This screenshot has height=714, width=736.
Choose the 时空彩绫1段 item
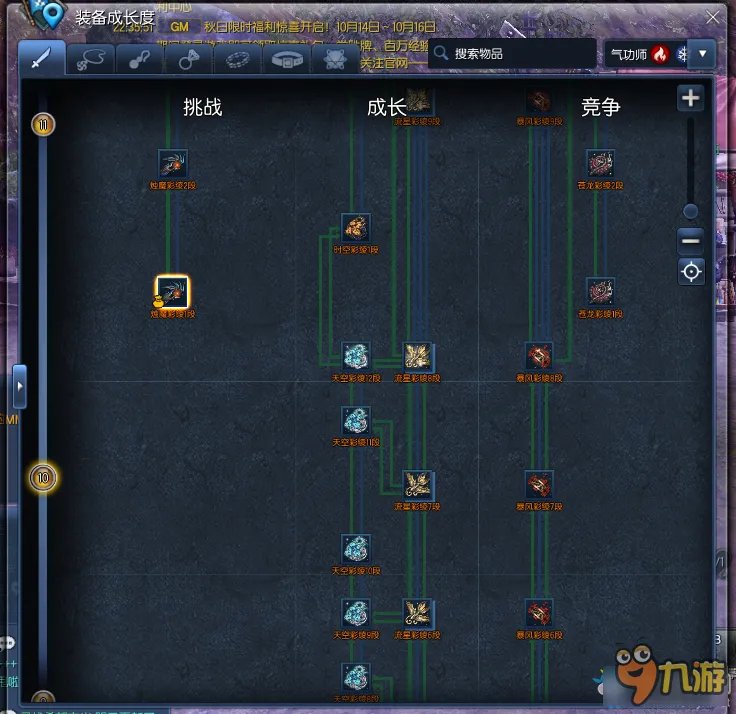[x=355, y=228]
